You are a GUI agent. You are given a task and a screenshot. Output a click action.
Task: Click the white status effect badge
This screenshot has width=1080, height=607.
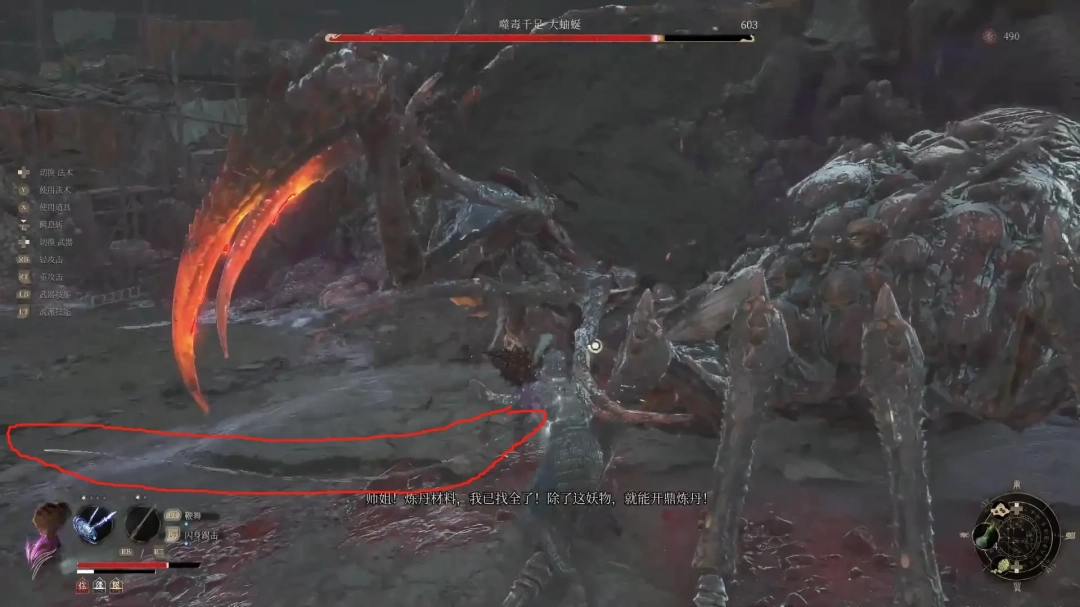[x=101, y=583]
